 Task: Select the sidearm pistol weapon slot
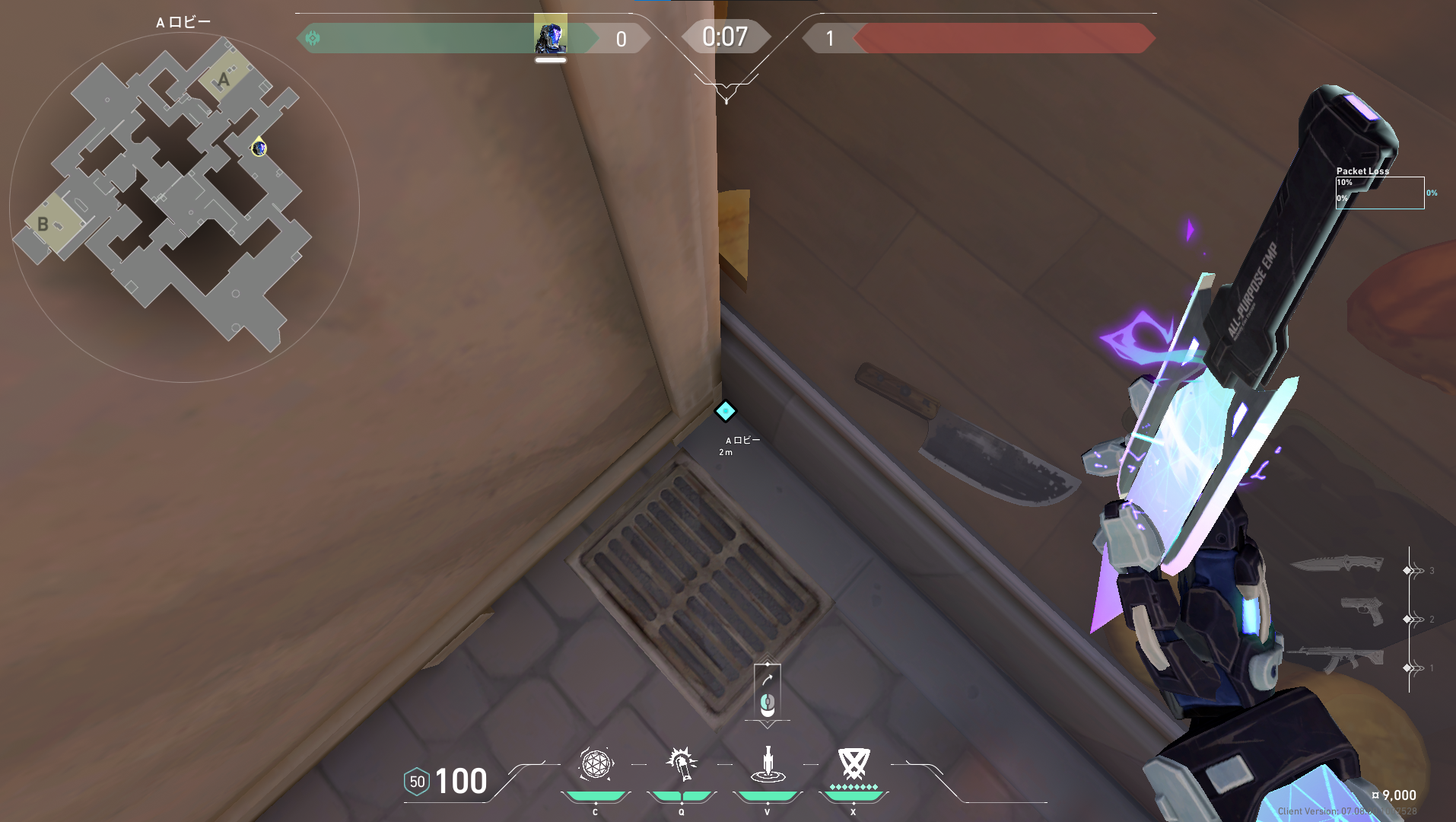tap(1362, 611)
